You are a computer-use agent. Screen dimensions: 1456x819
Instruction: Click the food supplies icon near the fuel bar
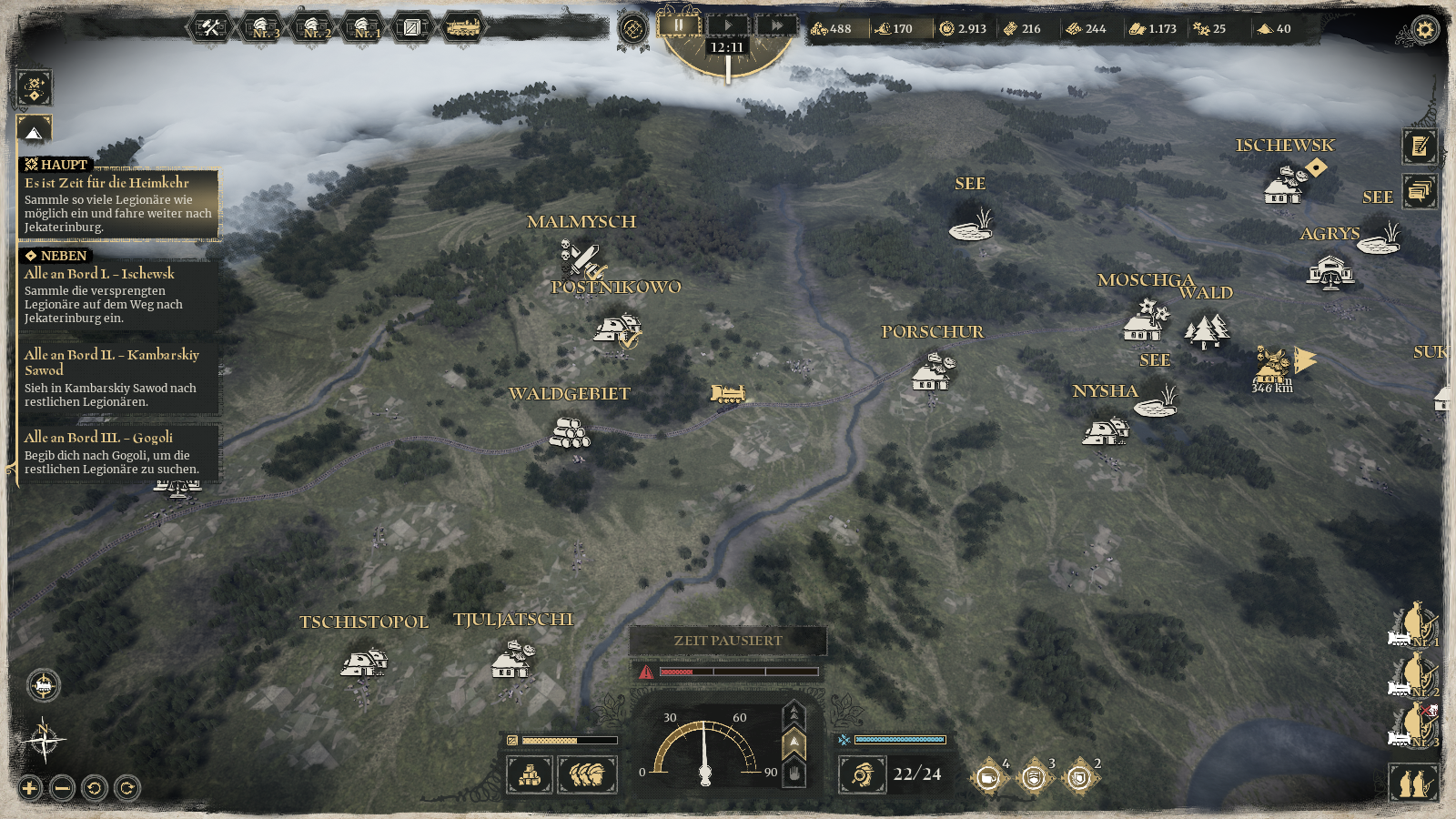[587, 774]
